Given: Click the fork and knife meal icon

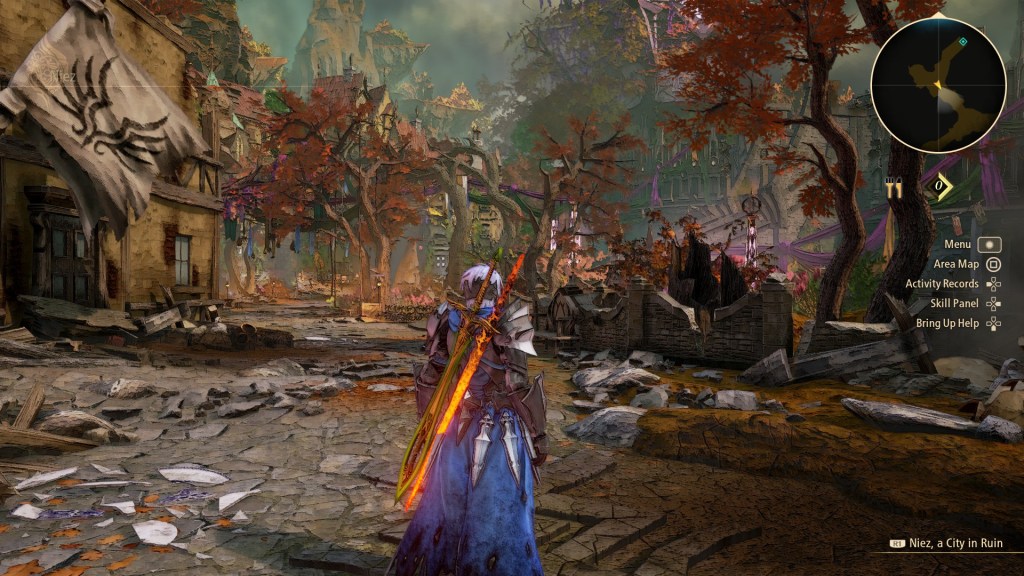Looking at the screenshot, I should coord(893,188).
